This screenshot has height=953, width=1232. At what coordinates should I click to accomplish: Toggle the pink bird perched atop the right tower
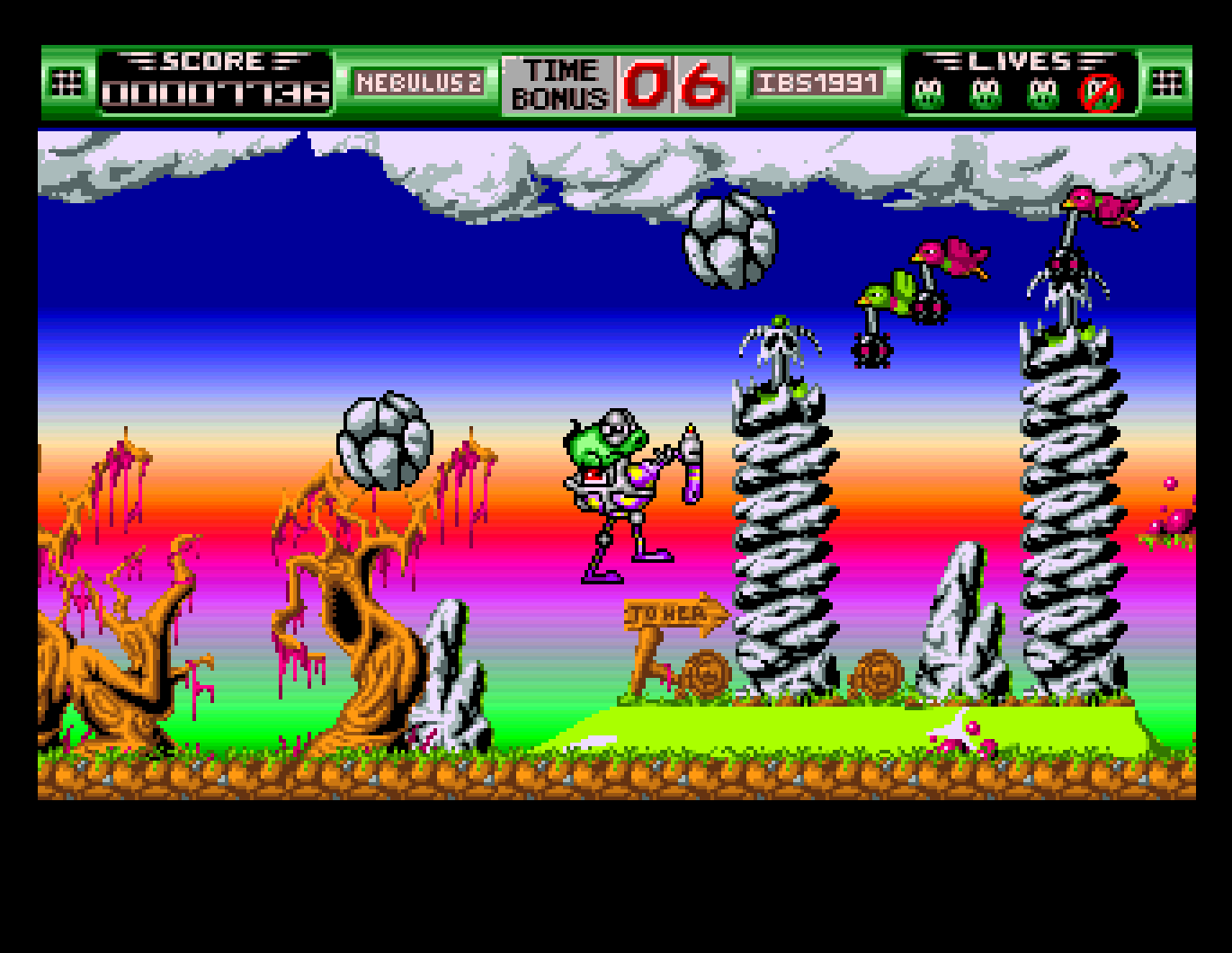point(1099,209)
